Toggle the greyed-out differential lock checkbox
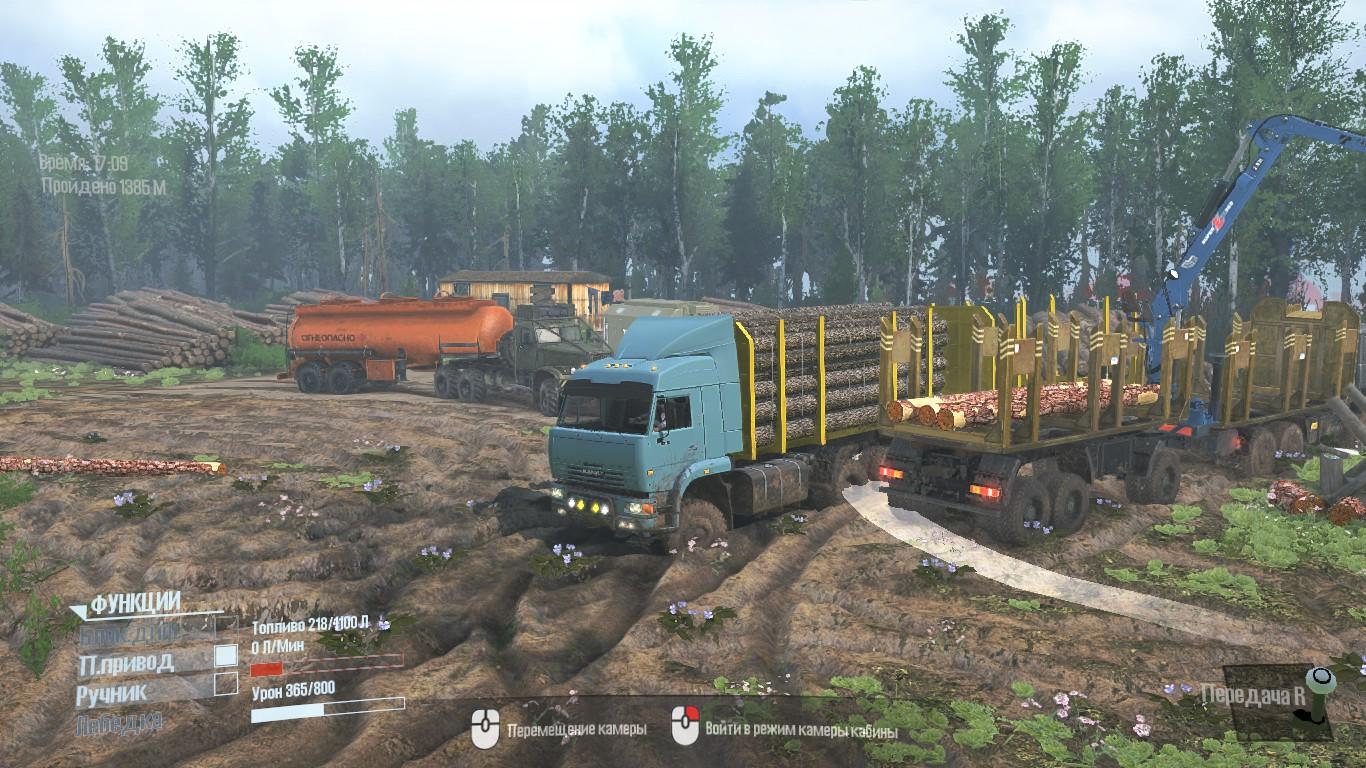 [x=227, y=628]
